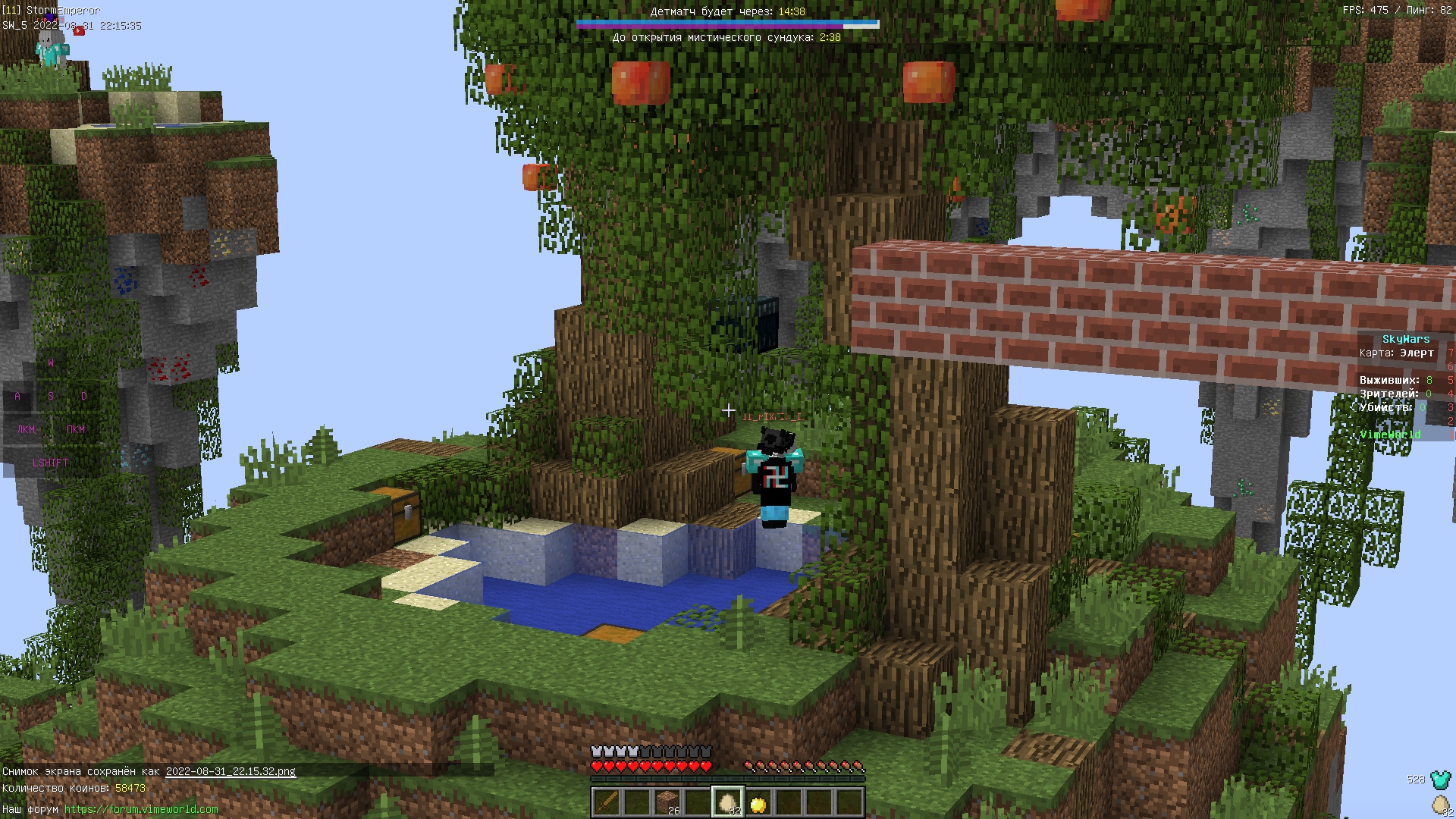1456x819 pixels.
Task: Click the SkyWars scoreboard title
Action: [x=1407, y=339]
